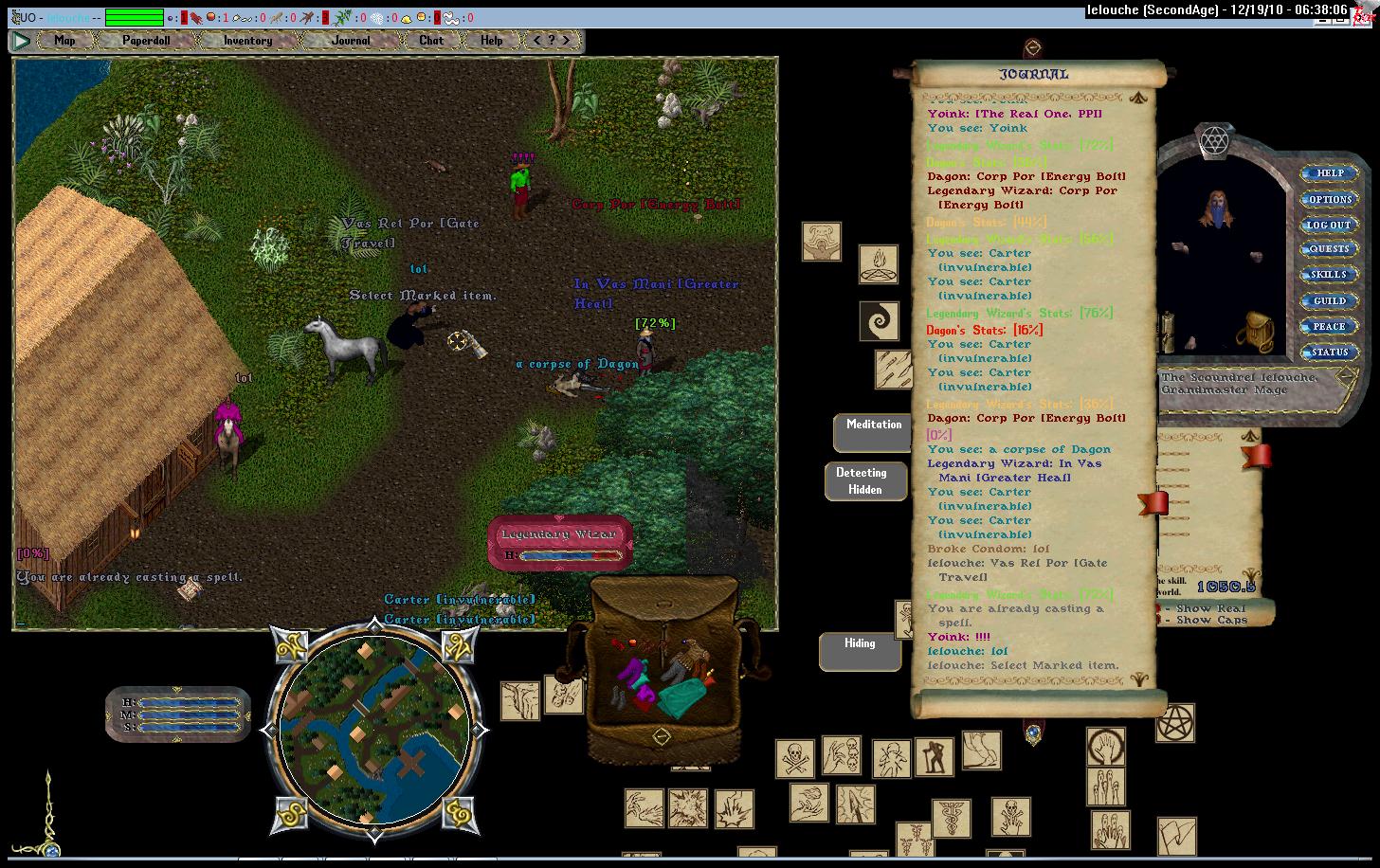
Task: Open the Chat menu
Action: 431,40
